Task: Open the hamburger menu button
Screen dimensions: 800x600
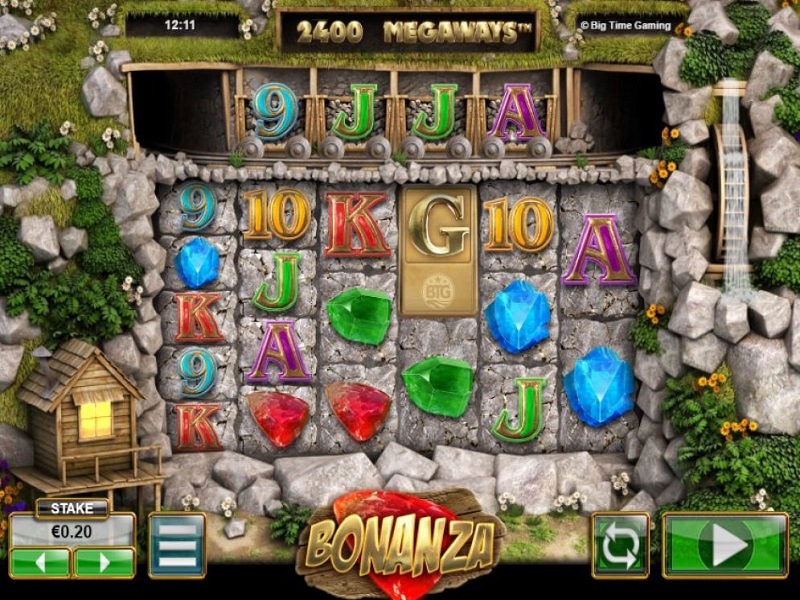Action: pyautogui.click(x=177, y=545)
